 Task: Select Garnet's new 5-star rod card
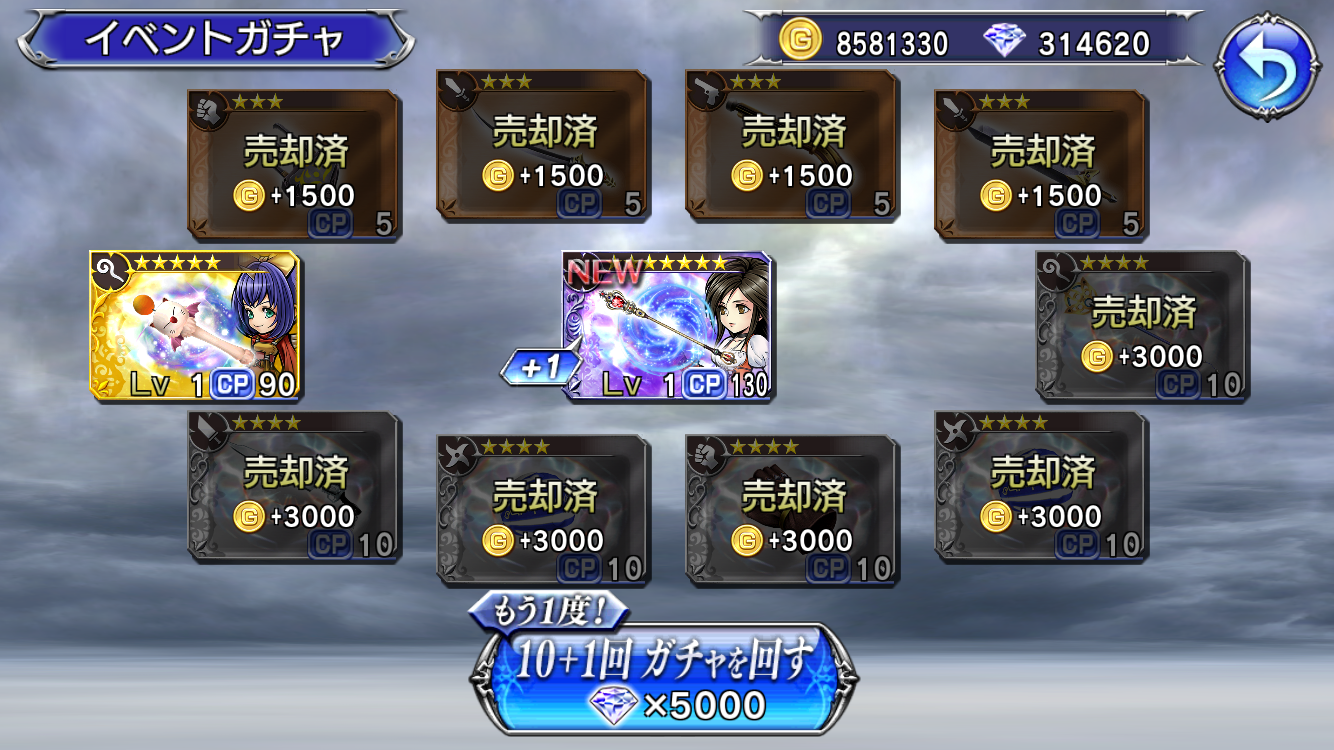tap(665, 320)
